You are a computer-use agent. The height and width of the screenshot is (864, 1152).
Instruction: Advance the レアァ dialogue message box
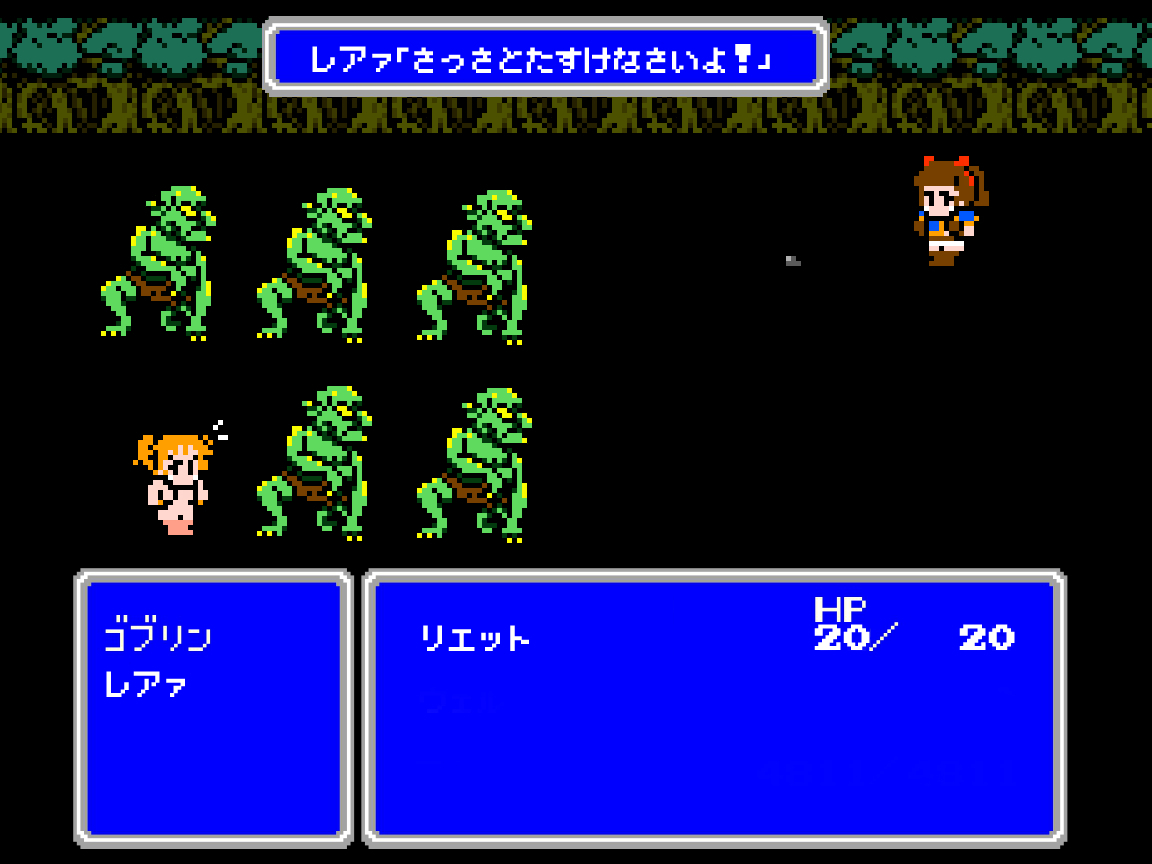545,59
